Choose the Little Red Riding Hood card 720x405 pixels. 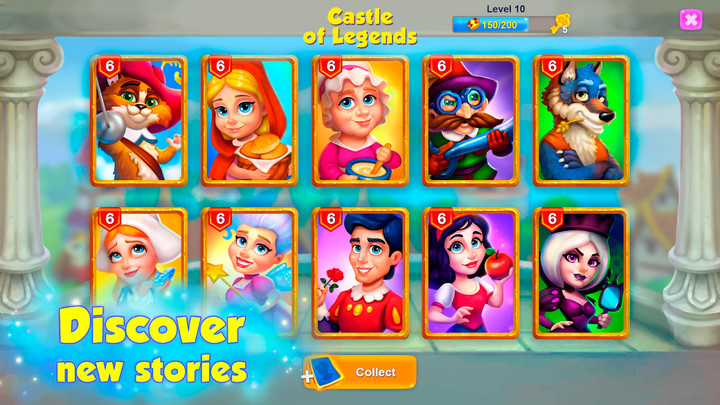coord(250,121)
